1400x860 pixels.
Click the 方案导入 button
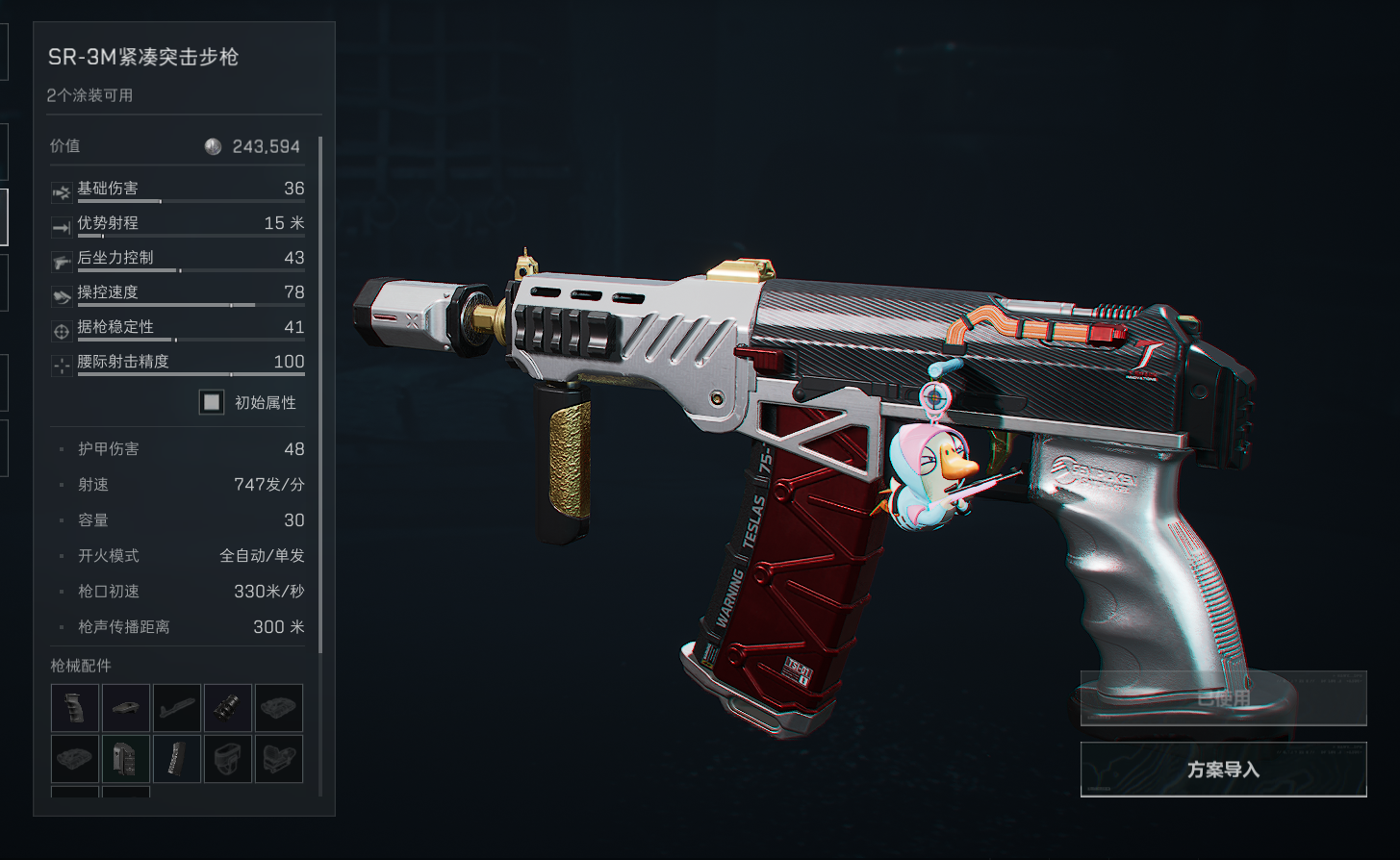tap(1223, 770)
